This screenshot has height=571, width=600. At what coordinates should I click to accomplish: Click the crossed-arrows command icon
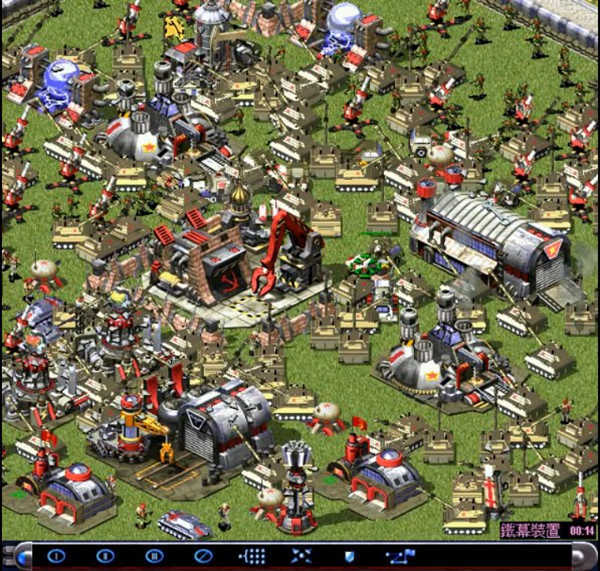301,555
